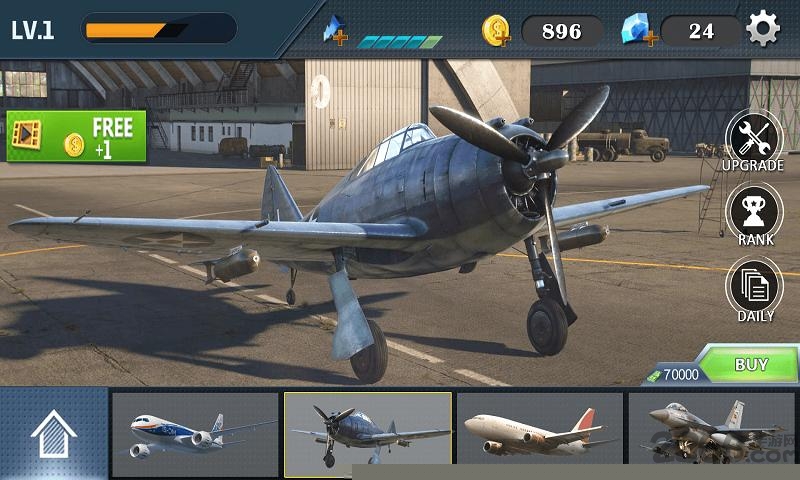
Task: Add more gold coins
Action: pyautogui.click(x=497, y=31)
